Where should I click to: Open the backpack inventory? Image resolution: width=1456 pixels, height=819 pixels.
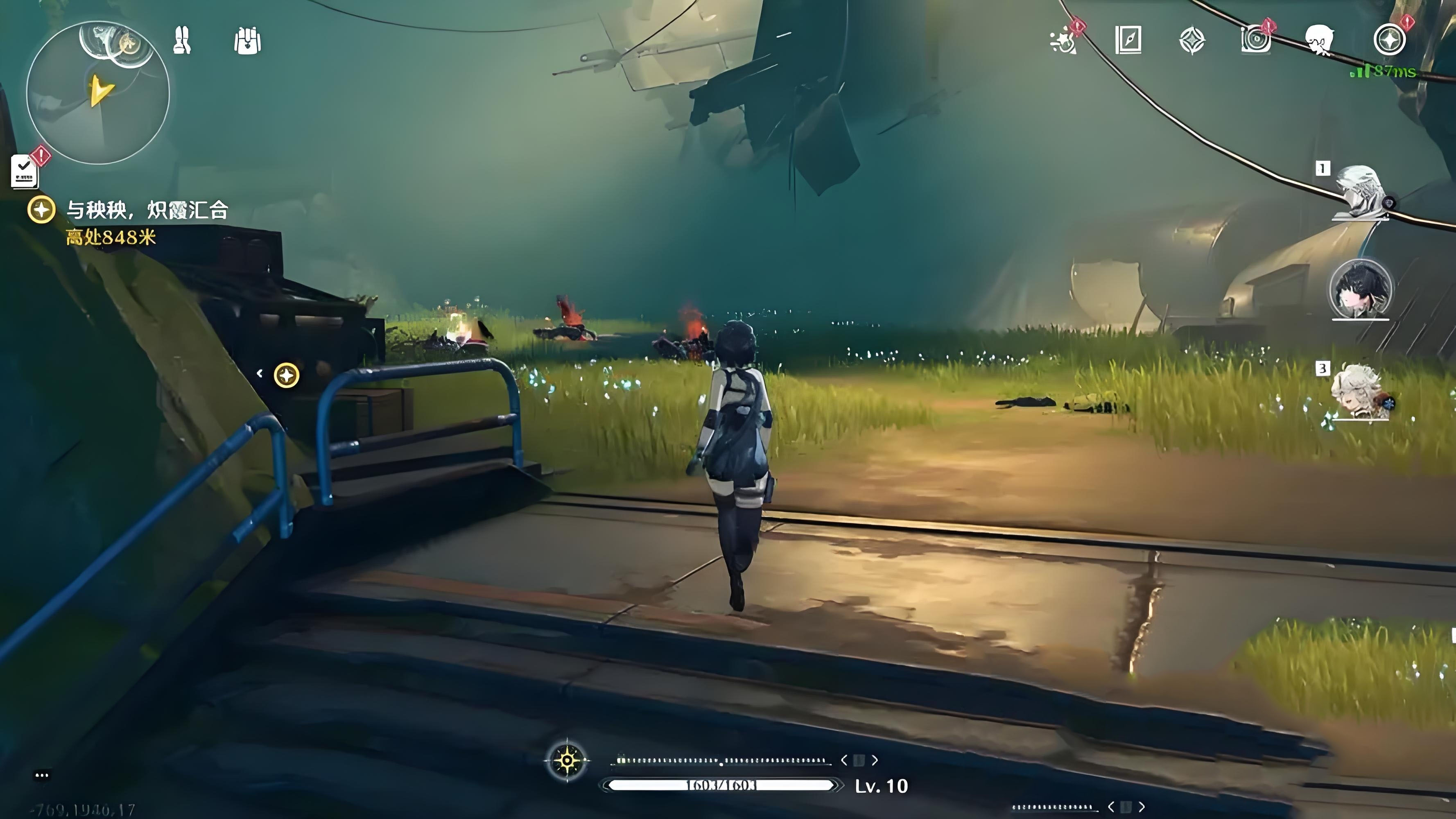point(247,41)
